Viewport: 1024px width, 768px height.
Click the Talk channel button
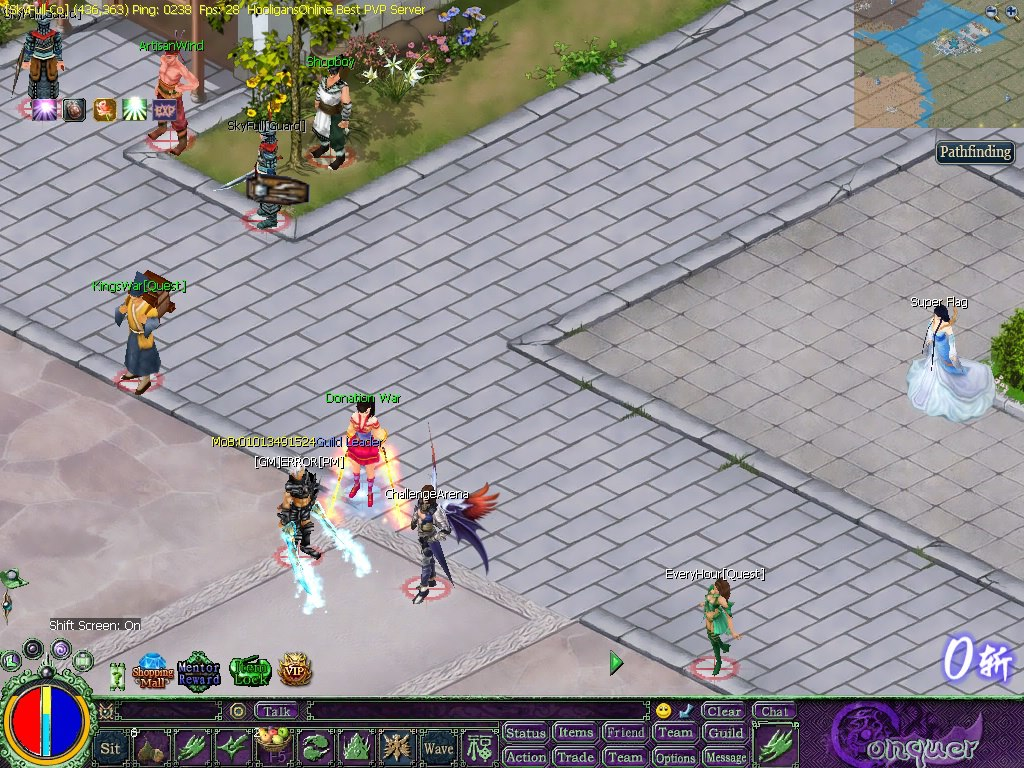[x=277, y=711]
